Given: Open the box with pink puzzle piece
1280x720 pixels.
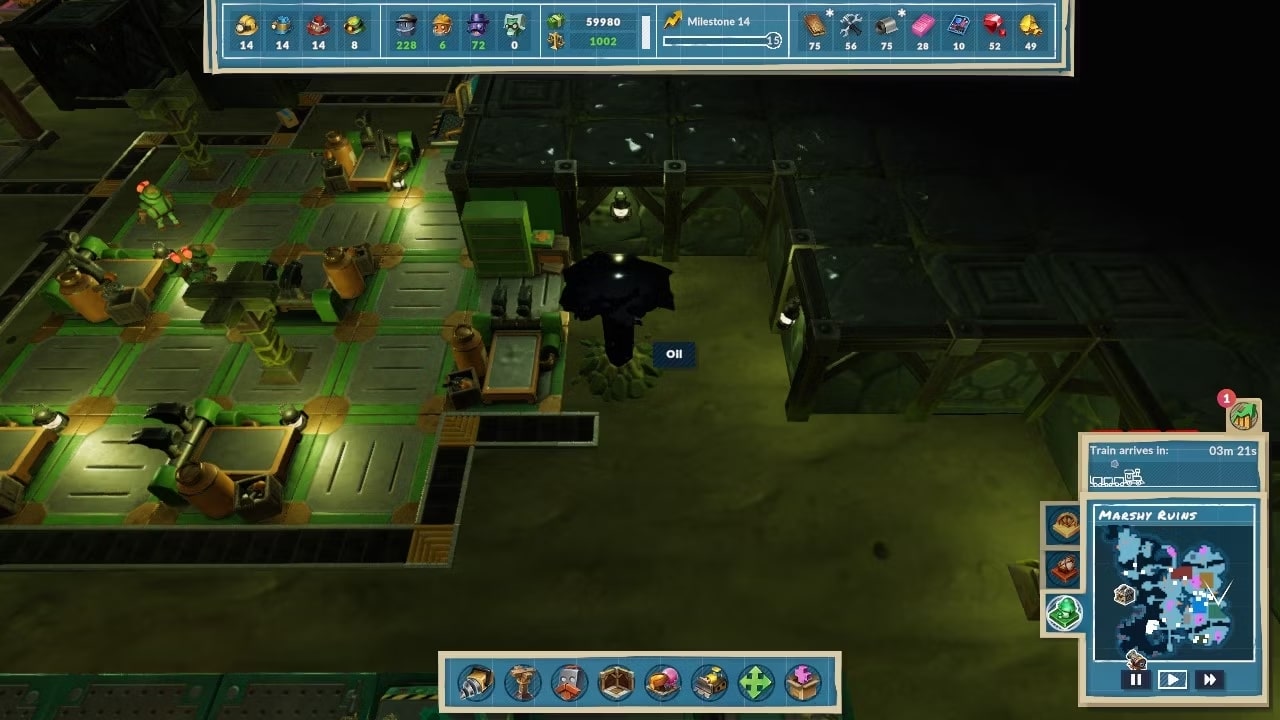Looking at the screenshot, I should [803, 683].
